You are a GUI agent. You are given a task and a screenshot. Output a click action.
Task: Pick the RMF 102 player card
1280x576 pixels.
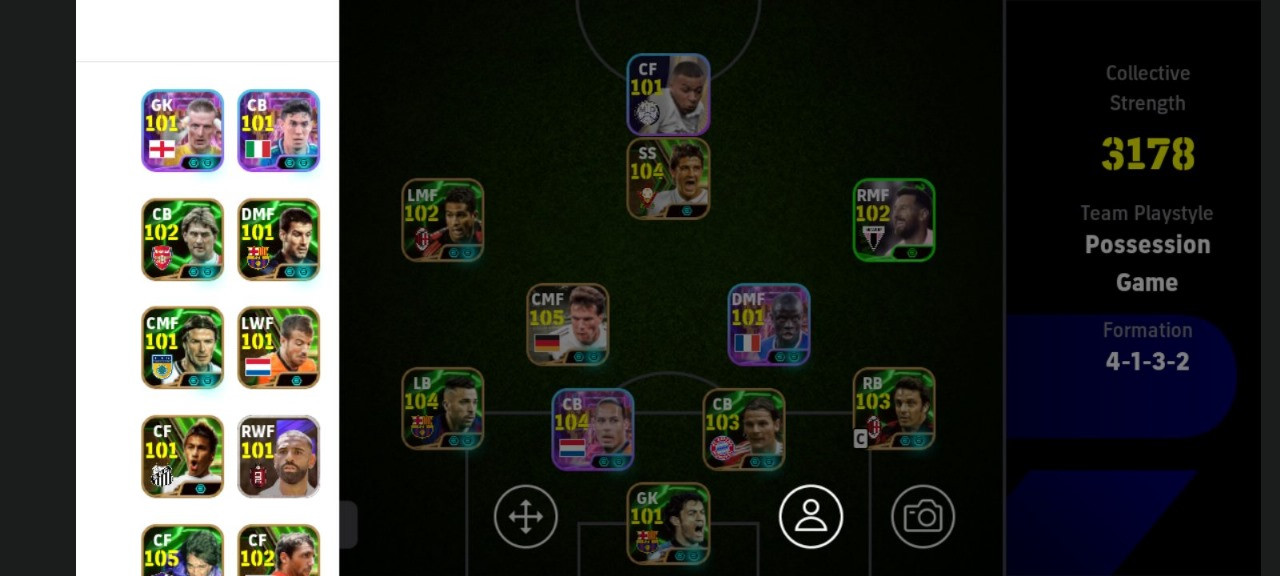click(894, 220)
